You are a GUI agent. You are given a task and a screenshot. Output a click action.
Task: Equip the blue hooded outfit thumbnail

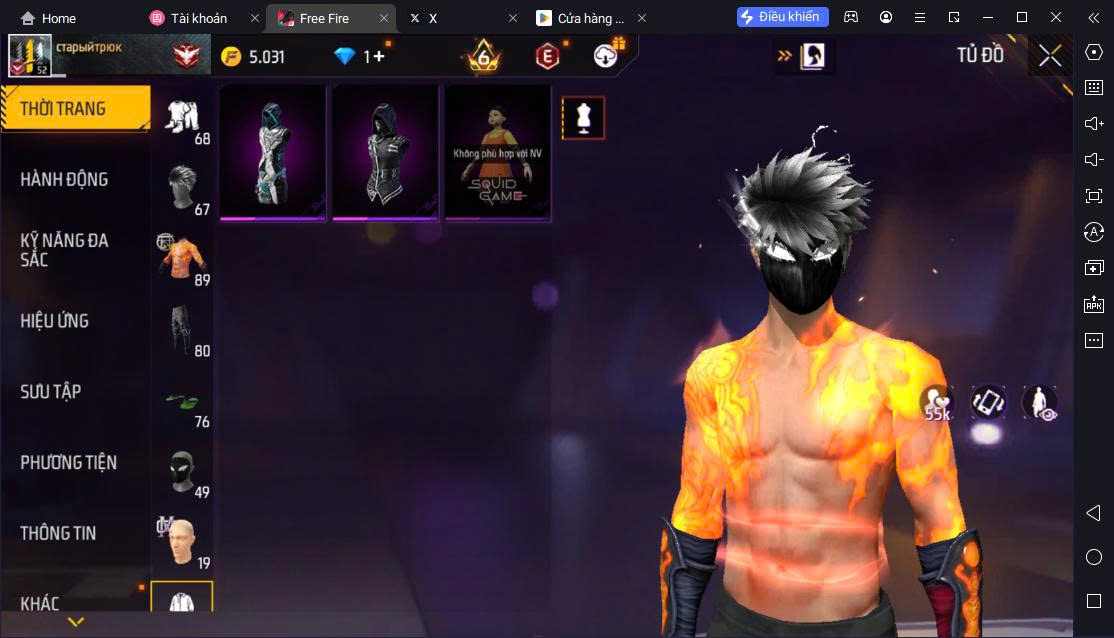coord(273,150)
